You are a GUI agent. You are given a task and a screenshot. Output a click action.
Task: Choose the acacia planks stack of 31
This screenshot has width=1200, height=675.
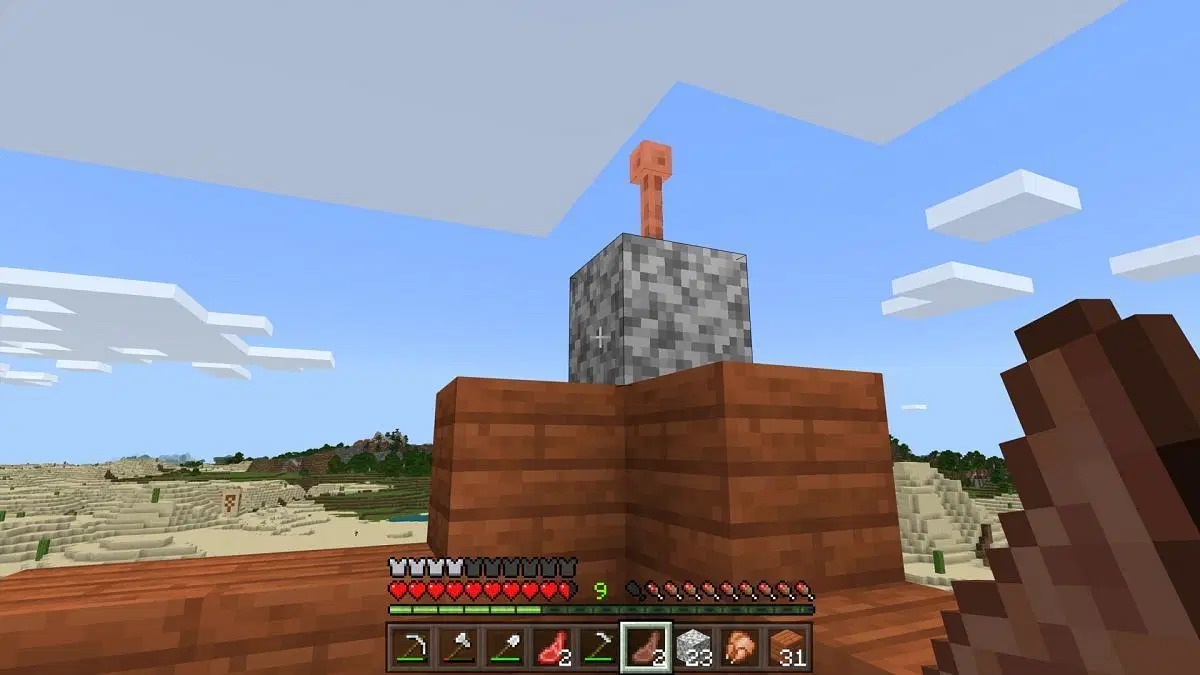[x=785, y=647]
